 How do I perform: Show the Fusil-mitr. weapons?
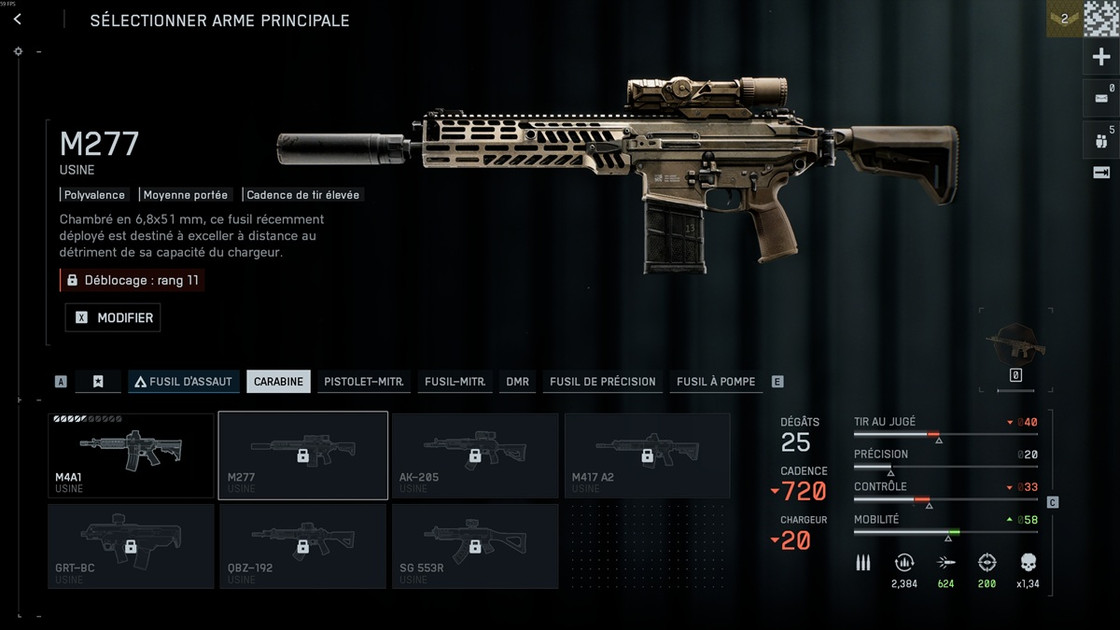tap(455, 382)
